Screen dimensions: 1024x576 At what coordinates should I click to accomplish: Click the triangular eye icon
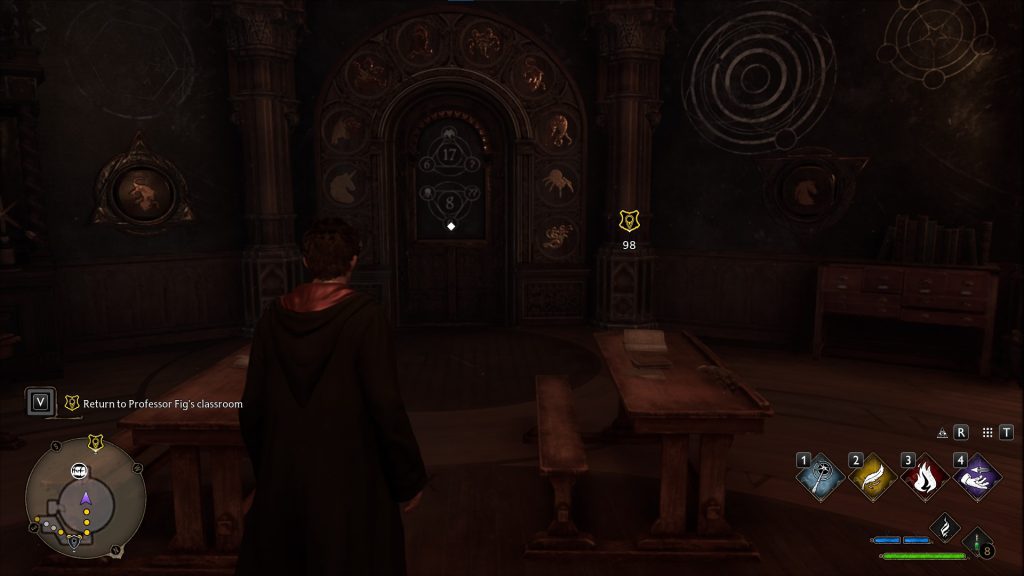coord(941,433)
